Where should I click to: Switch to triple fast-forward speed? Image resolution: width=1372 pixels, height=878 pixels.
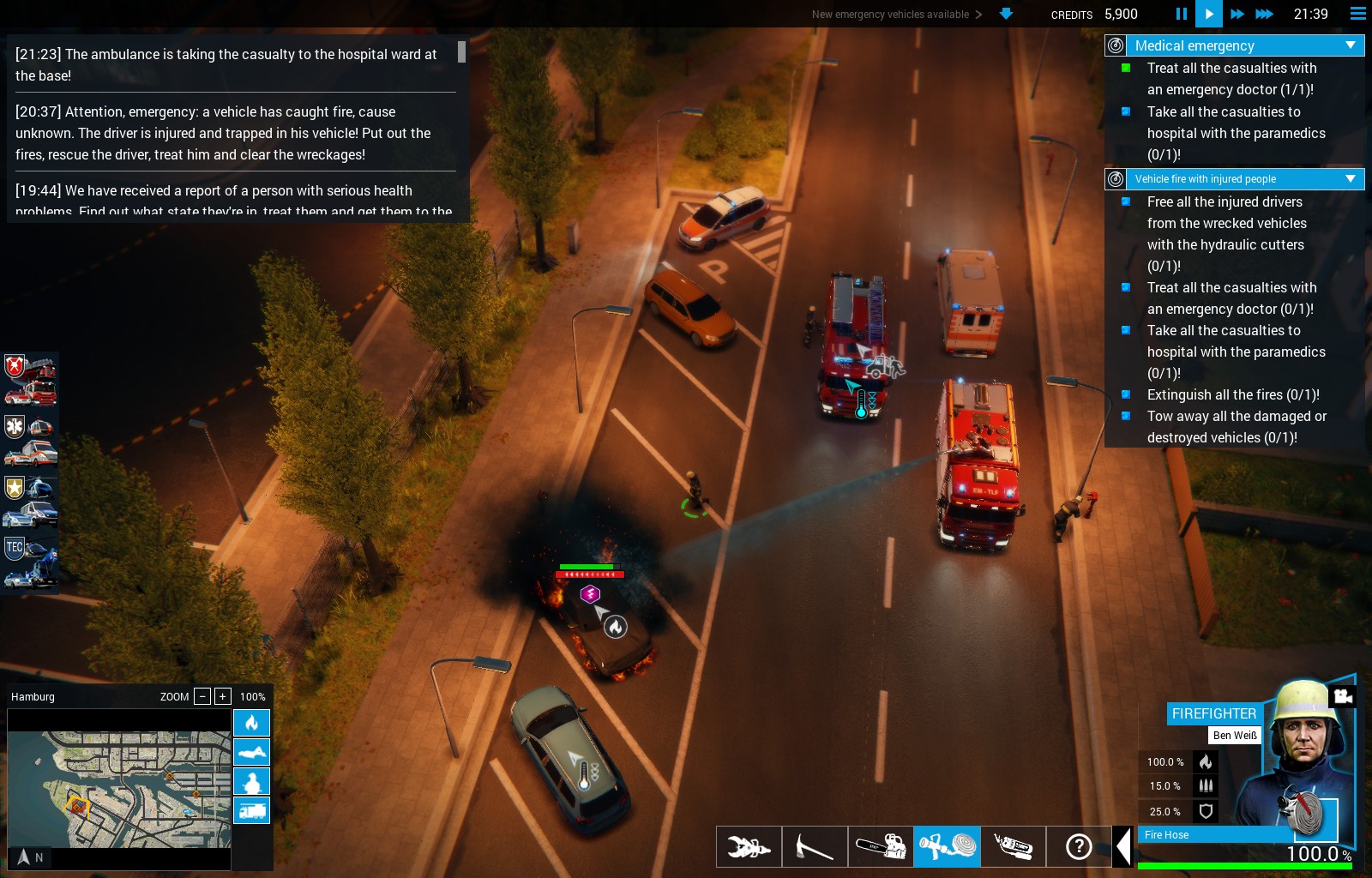pos(1264,14)
